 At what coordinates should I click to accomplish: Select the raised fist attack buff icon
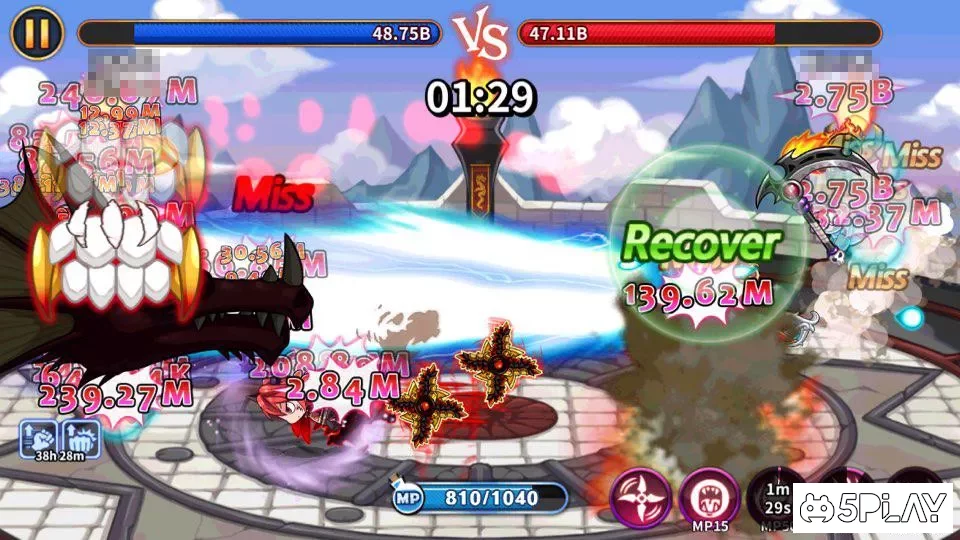pos(39,438)
